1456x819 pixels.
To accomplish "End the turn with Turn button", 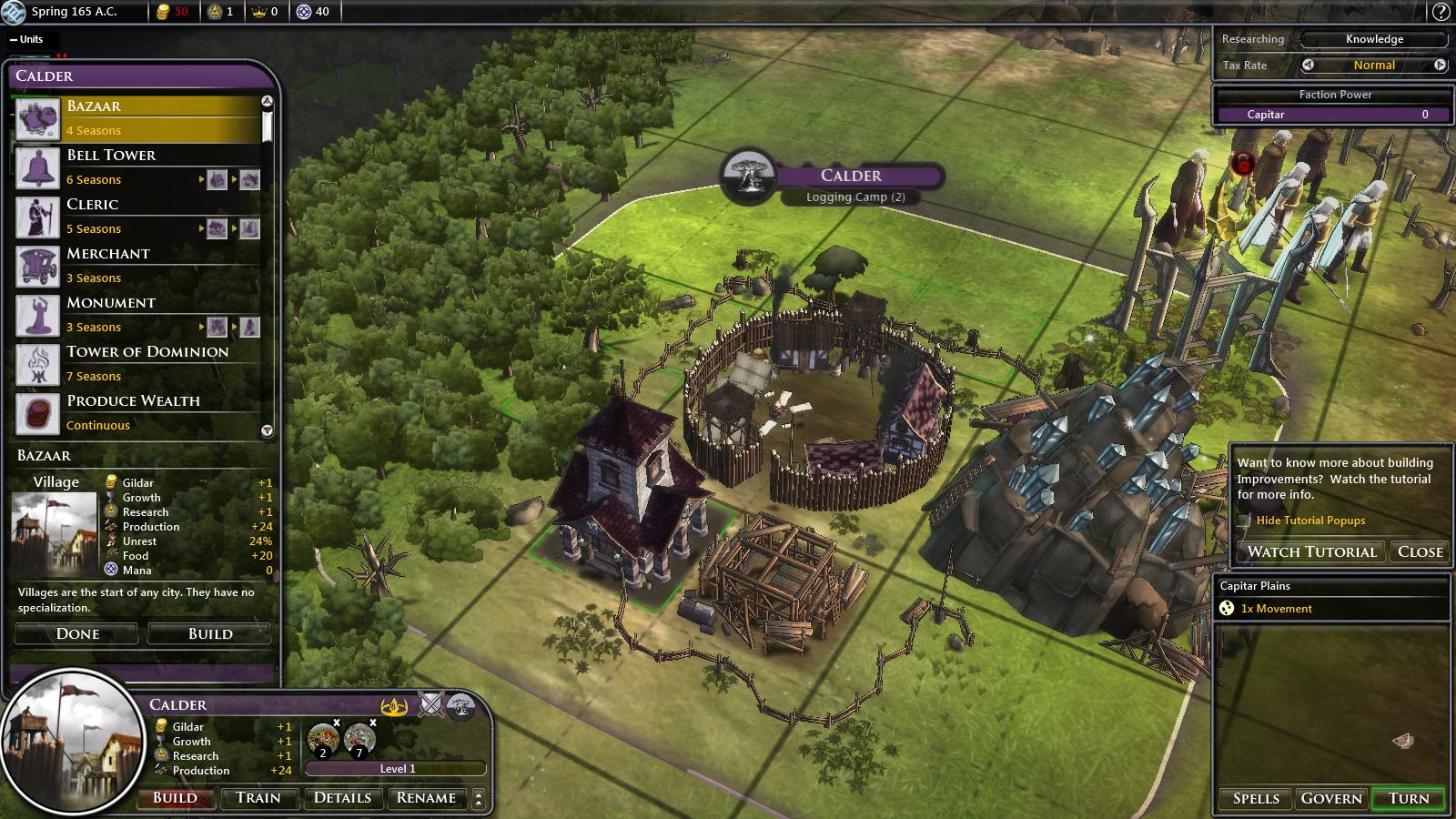I will point(1408,798).
